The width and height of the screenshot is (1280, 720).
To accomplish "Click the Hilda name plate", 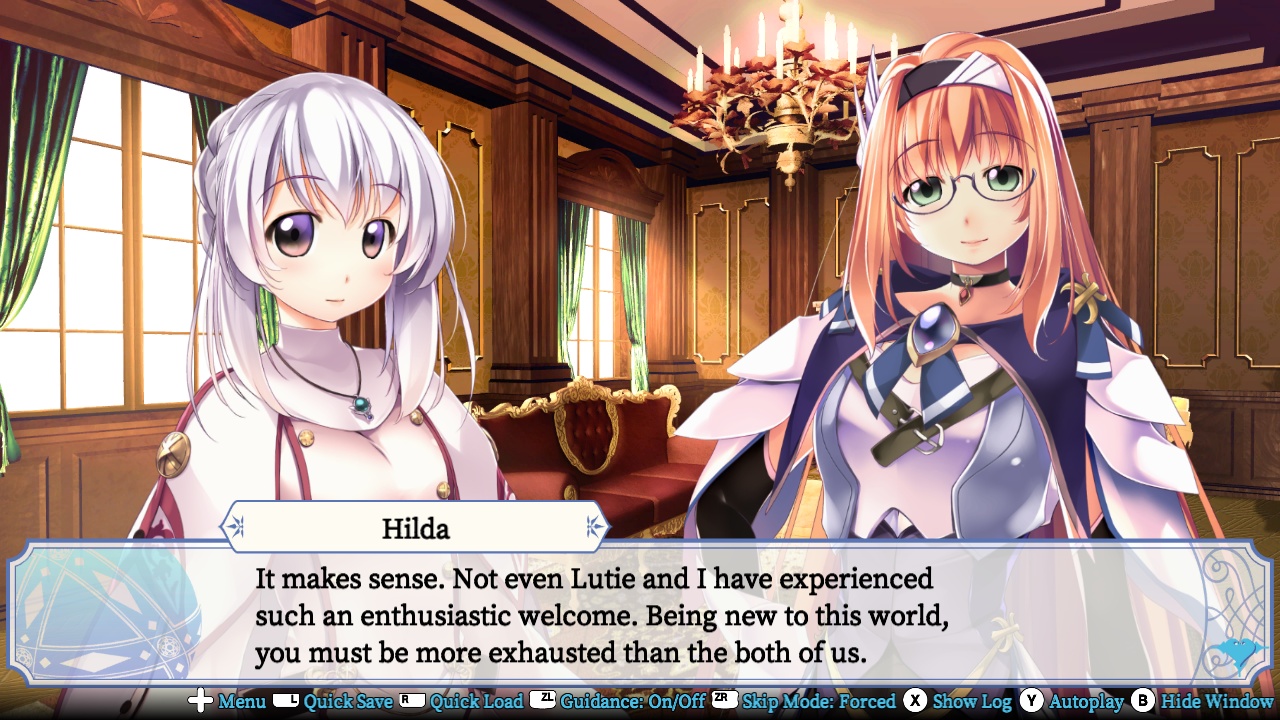I will (414, 527).
